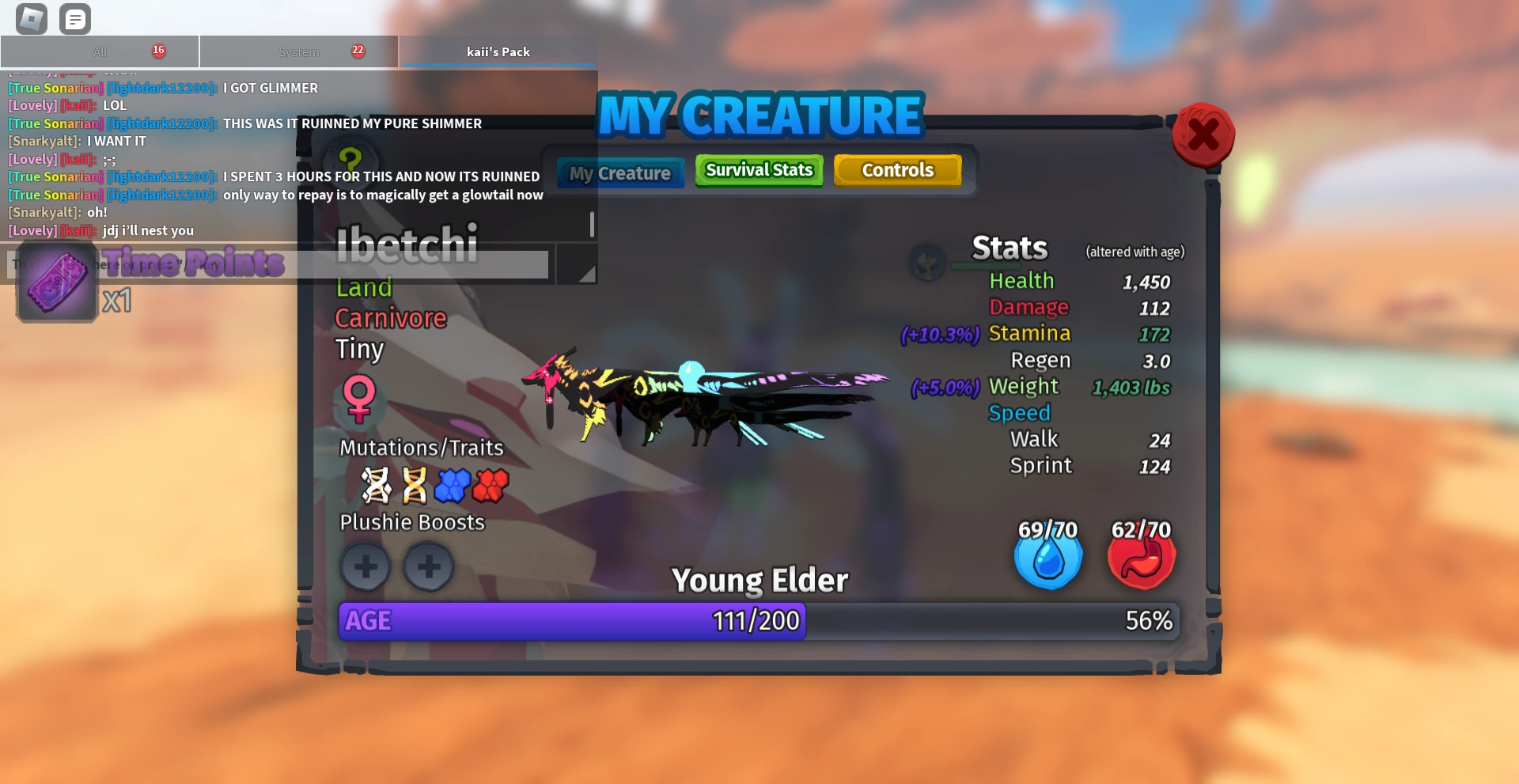Select the red trait flower icon
This screenshot has width=1519, height=784.
pos(490,486)
